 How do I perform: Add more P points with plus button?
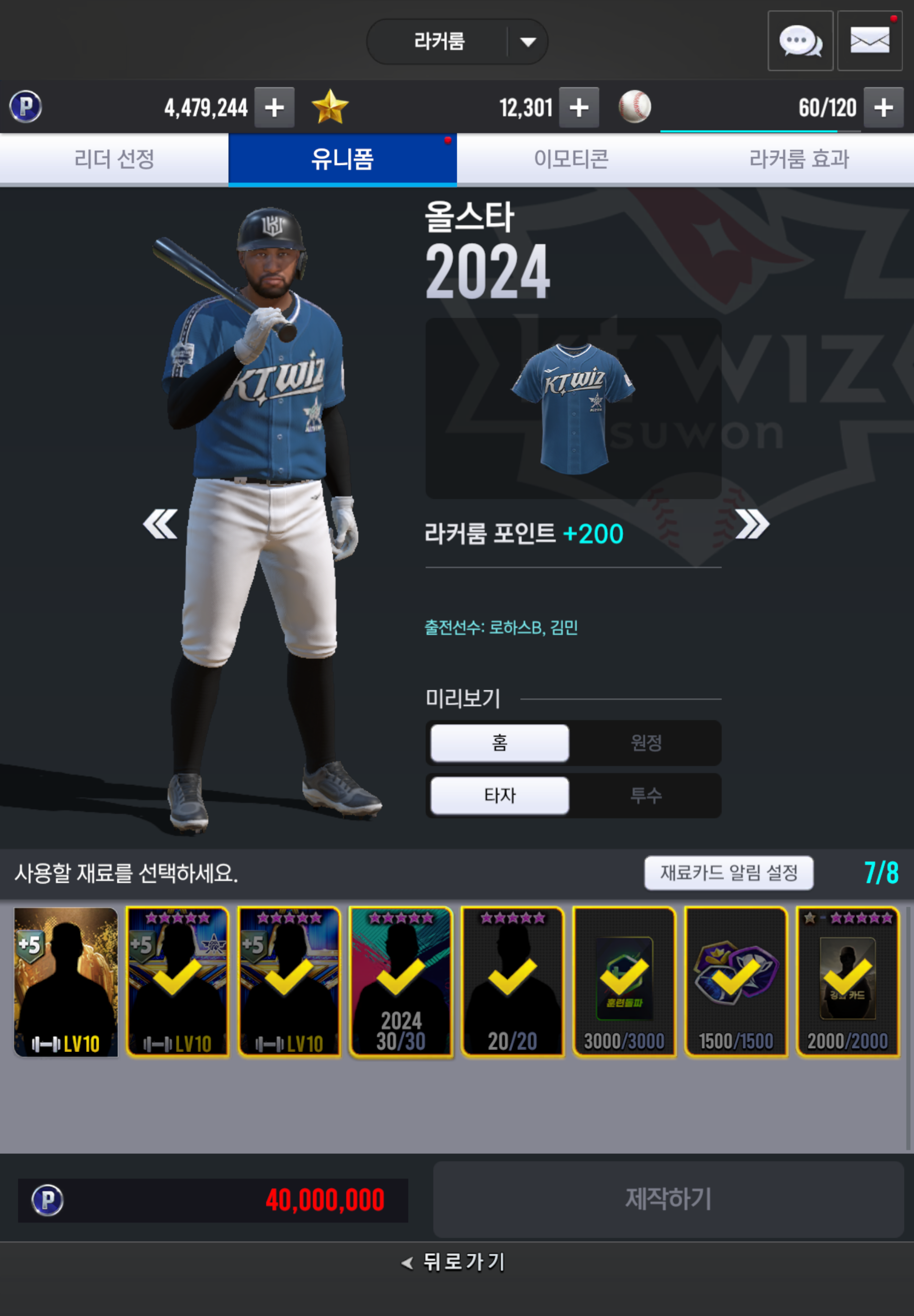pos(274,108)
